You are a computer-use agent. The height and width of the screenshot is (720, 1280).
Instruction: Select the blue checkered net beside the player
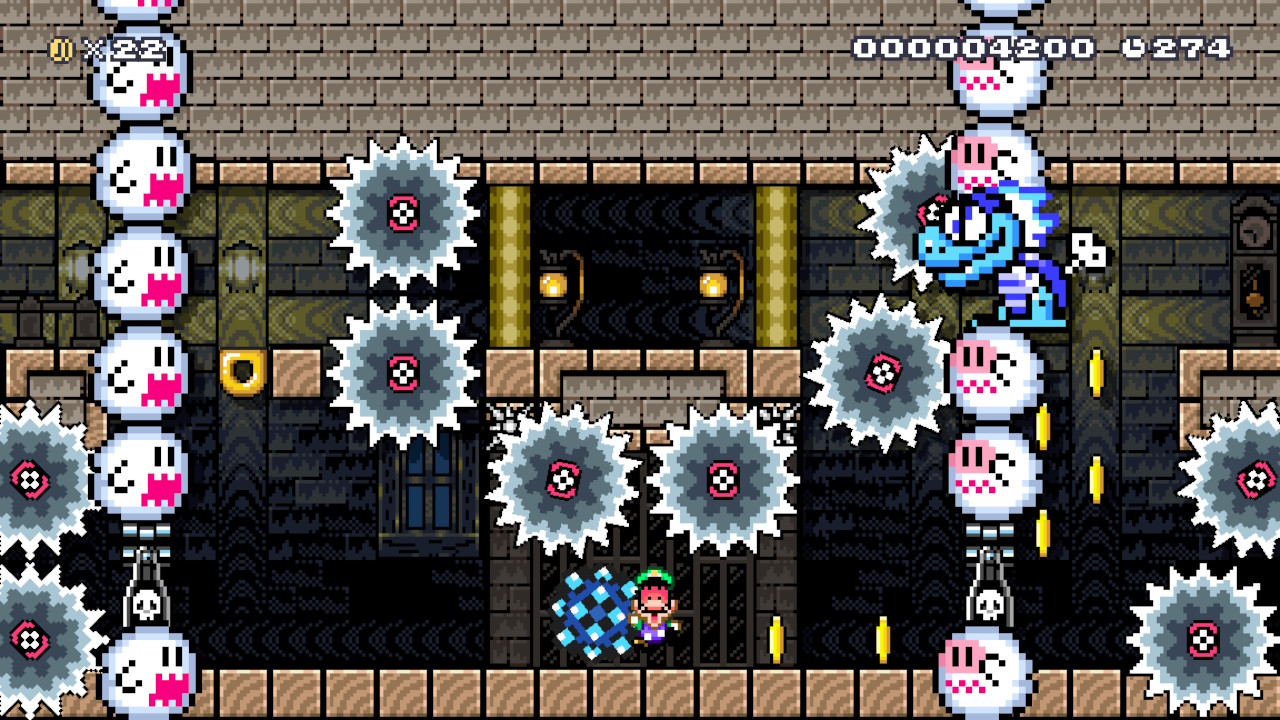tap(595, 615)
